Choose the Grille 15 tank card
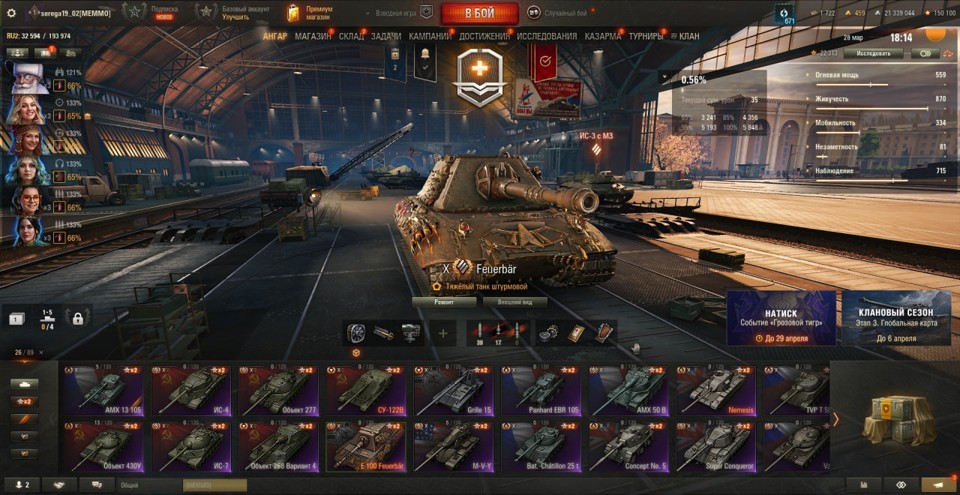960x495 pixels. coord(455,390)
